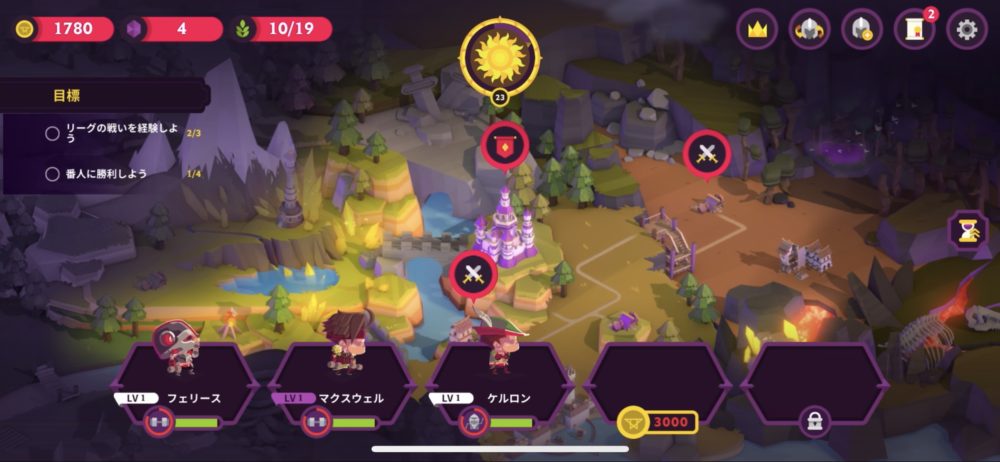Open the scroll with notification badge

[x=915, y=29]
